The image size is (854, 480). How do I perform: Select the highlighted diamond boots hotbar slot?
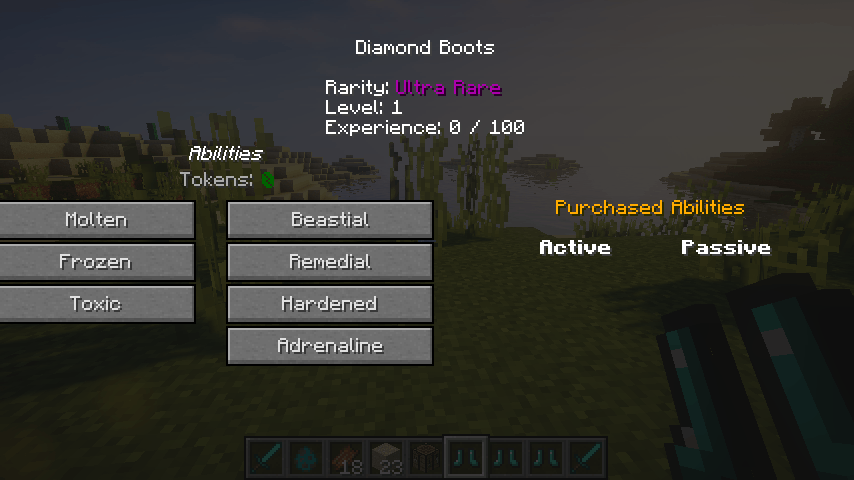click(466, 457)
